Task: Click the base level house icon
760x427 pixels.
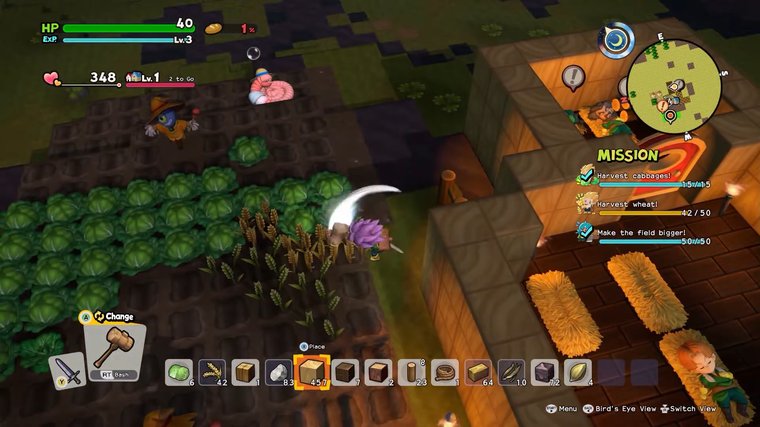Action: (x=136, y=77)
